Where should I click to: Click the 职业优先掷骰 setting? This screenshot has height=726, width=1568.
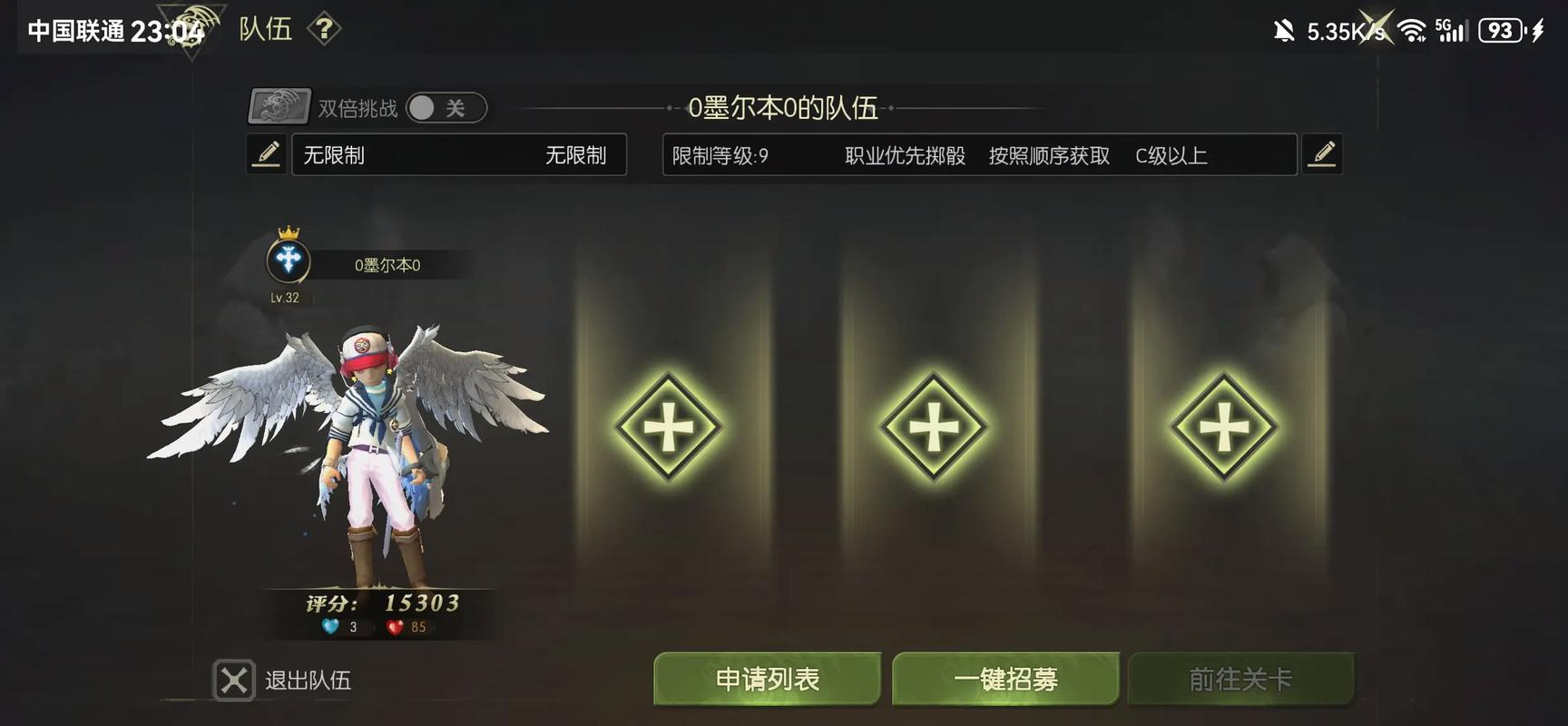tap(904, 155)
